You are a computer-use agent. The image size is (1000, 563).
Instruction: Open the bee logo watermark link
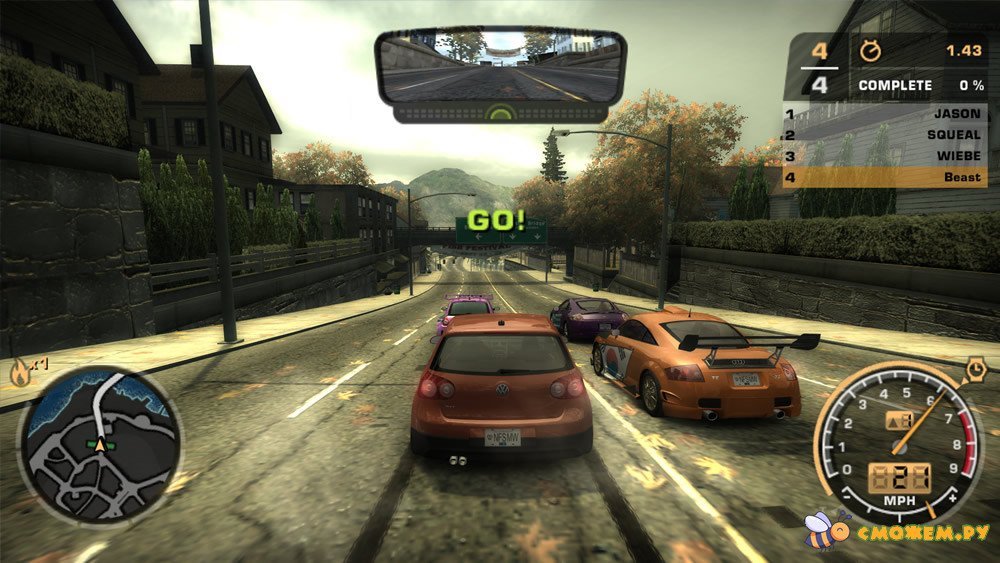[x=825, y=528]
